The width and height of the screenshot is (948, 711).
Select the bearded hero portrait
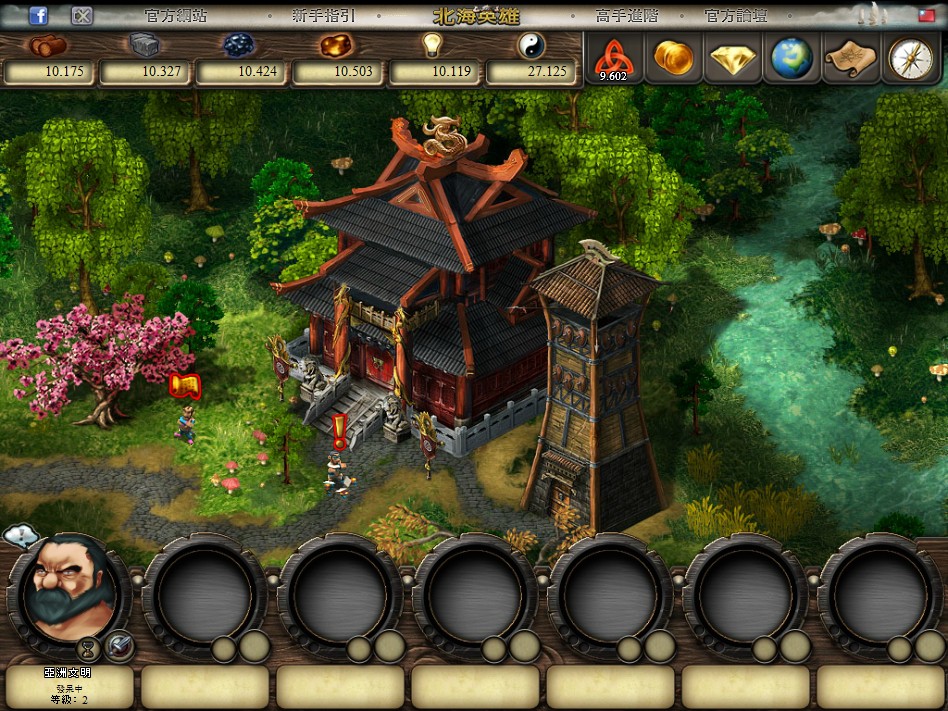[68, 590]
